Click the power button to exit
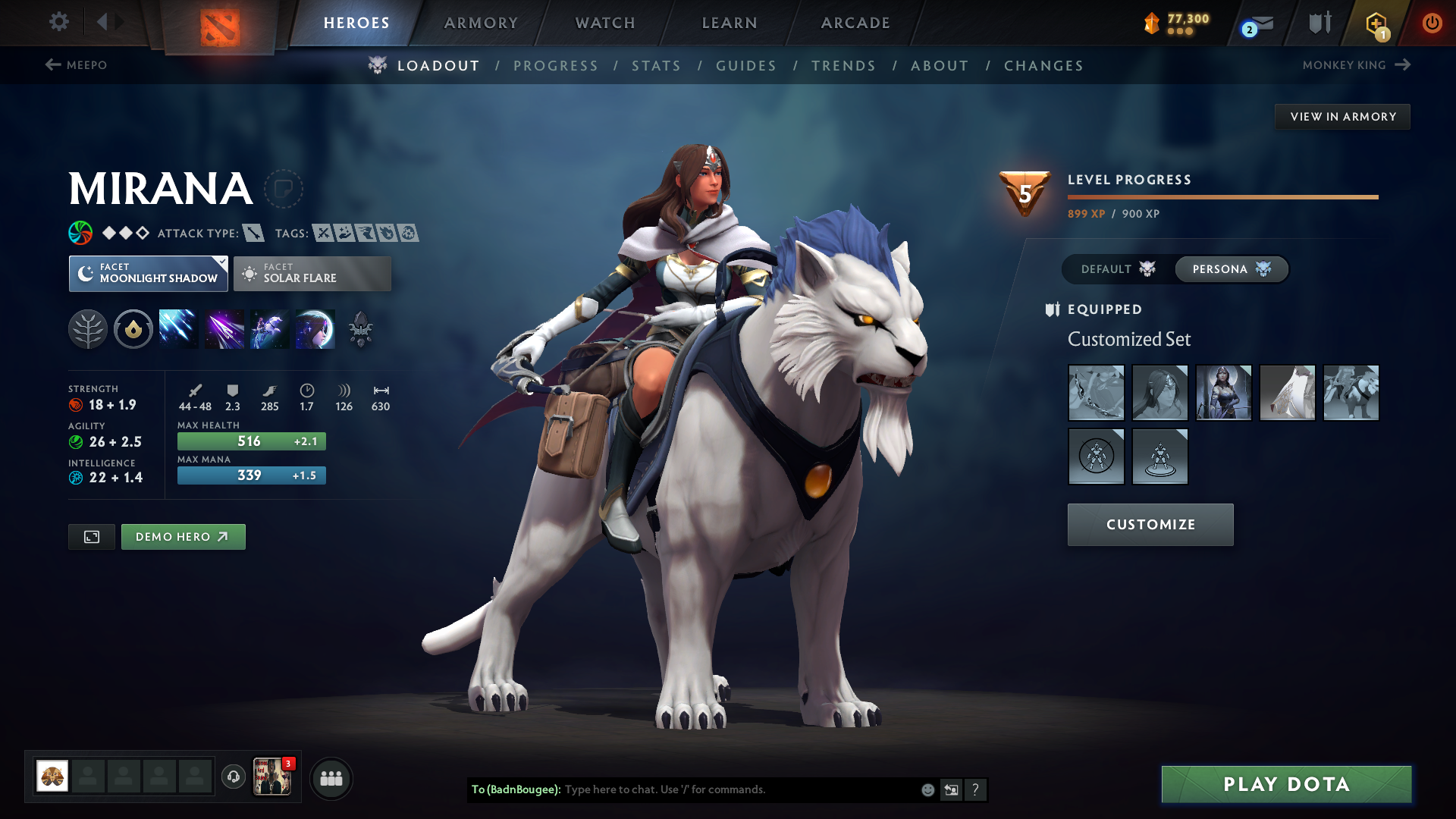 (1432, 23)
